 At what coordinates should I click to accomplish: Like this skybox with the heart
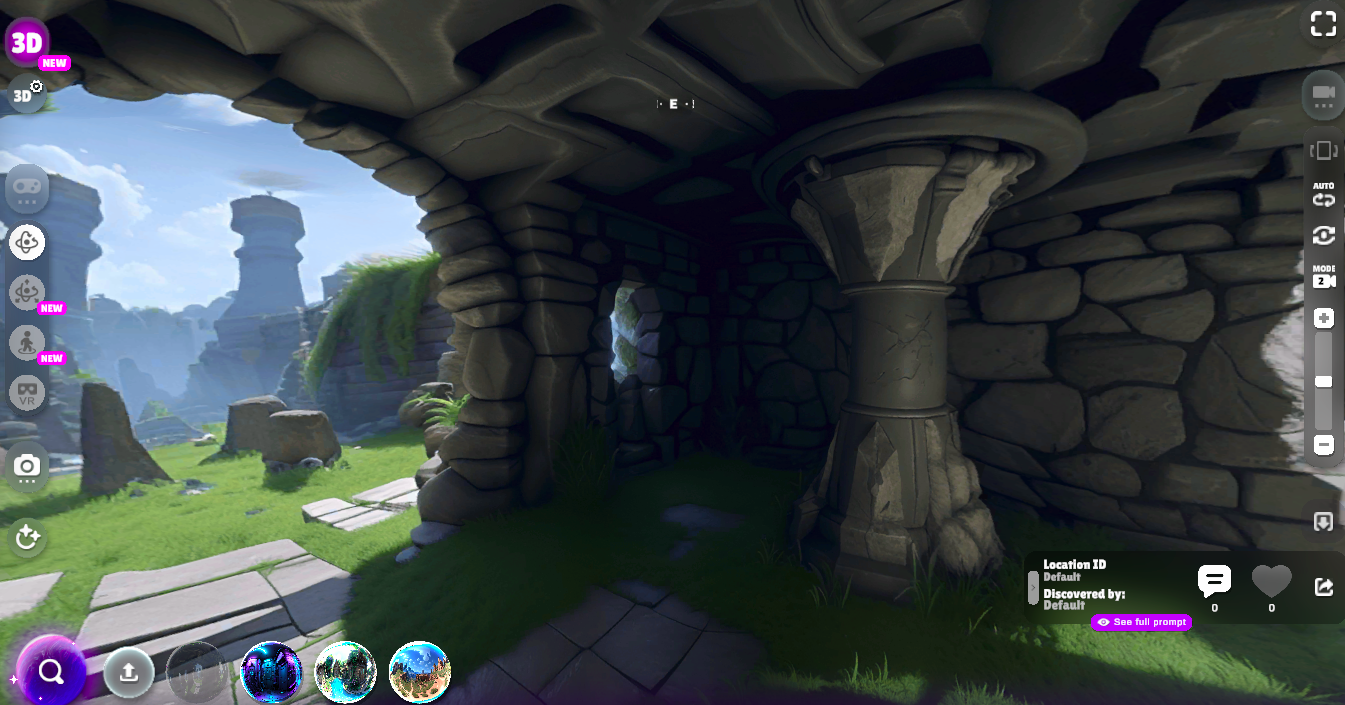[x=1271, y=581]
